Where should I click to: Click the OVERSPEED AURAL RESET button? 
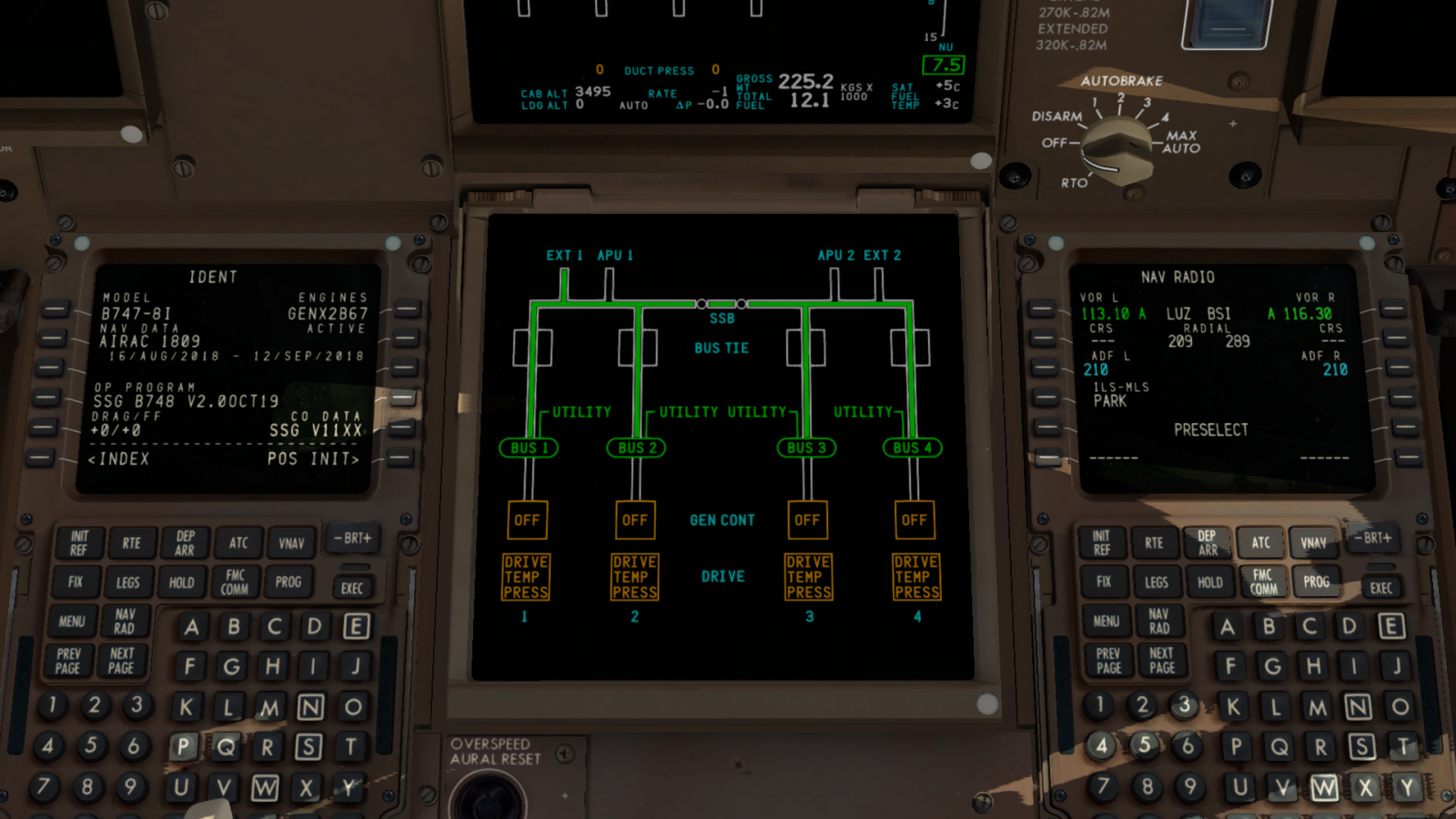[488, 794]
